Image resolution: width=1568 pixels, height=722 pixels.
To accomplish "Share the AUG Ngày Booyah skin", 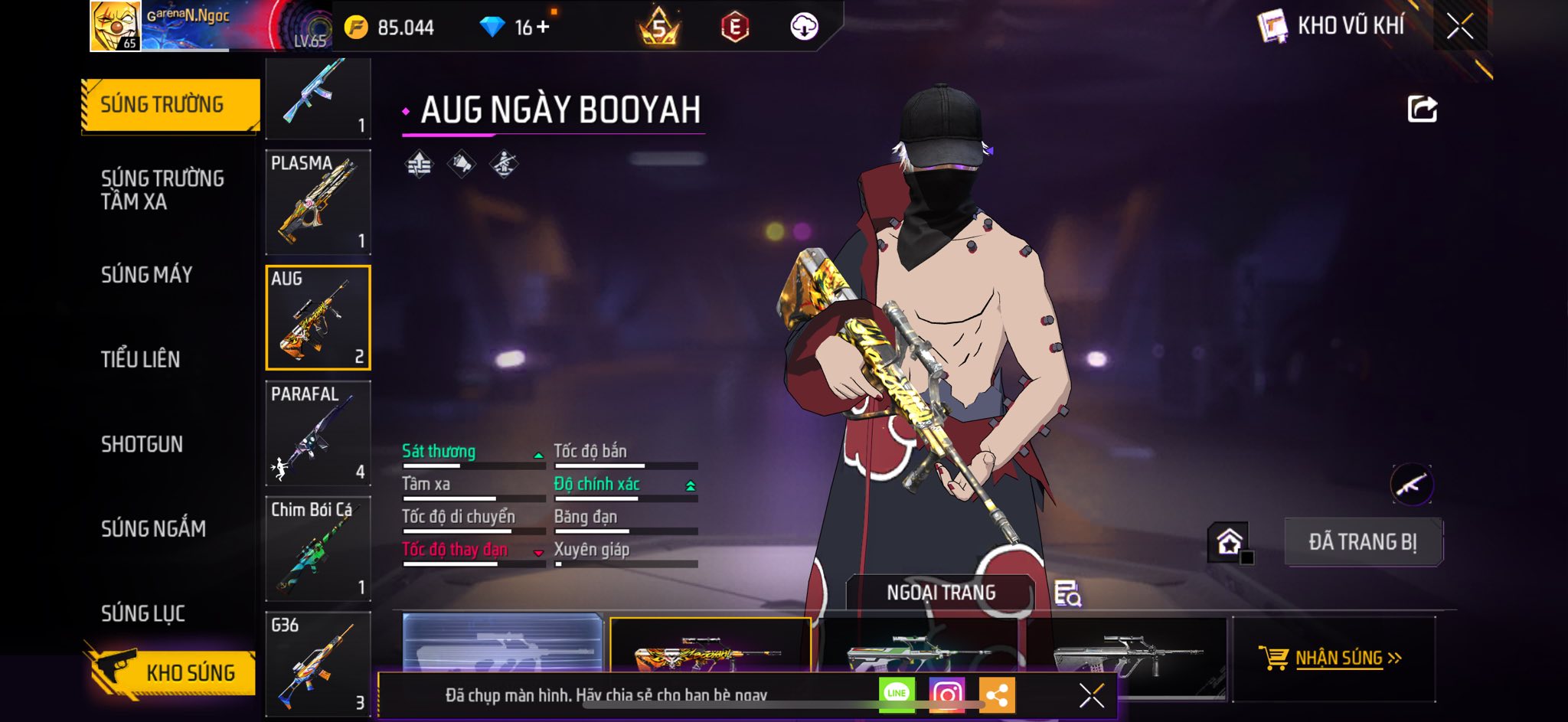I will coord(1422,109).
